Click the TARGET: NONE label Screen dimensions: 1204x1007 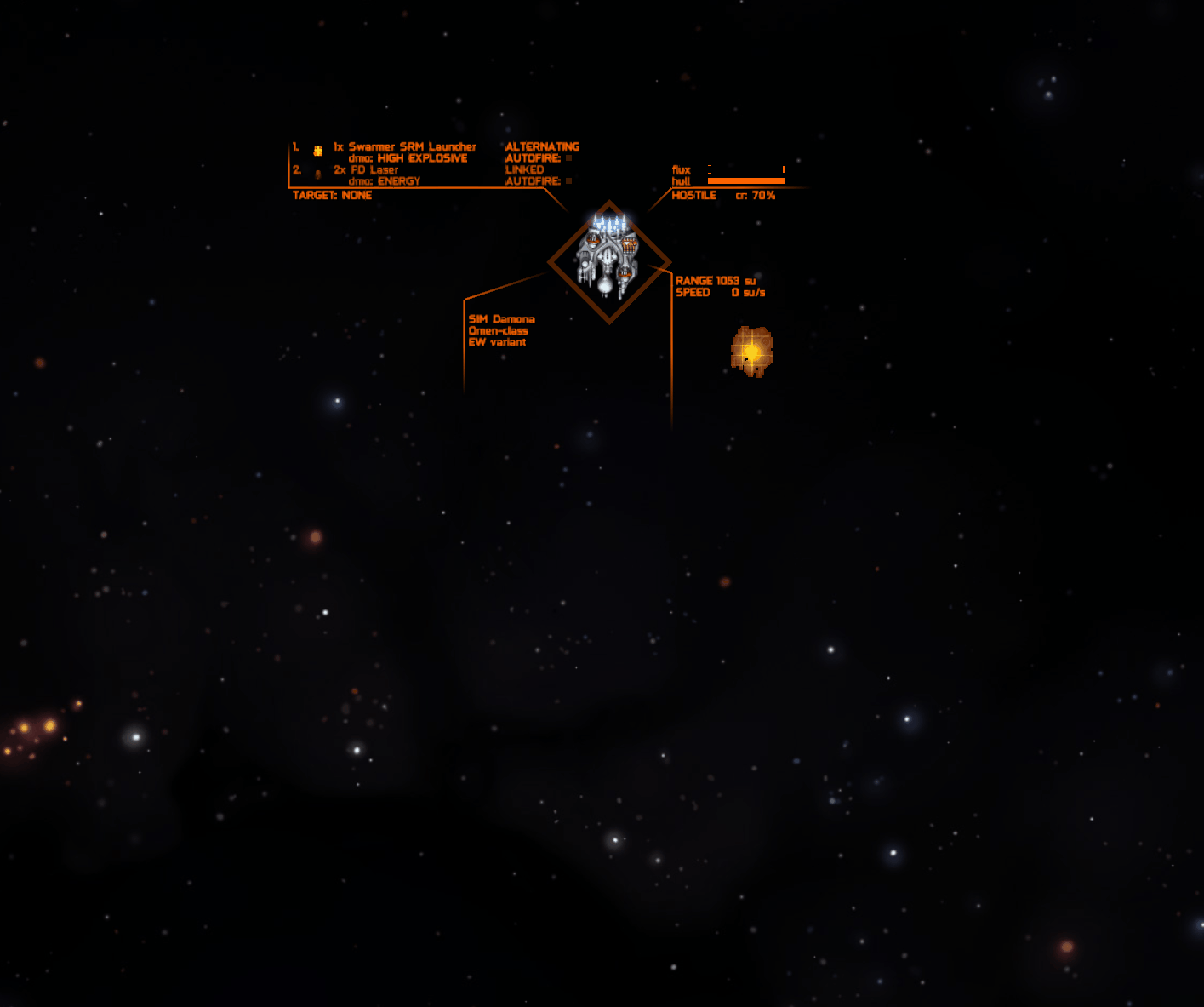click(331, 194)
